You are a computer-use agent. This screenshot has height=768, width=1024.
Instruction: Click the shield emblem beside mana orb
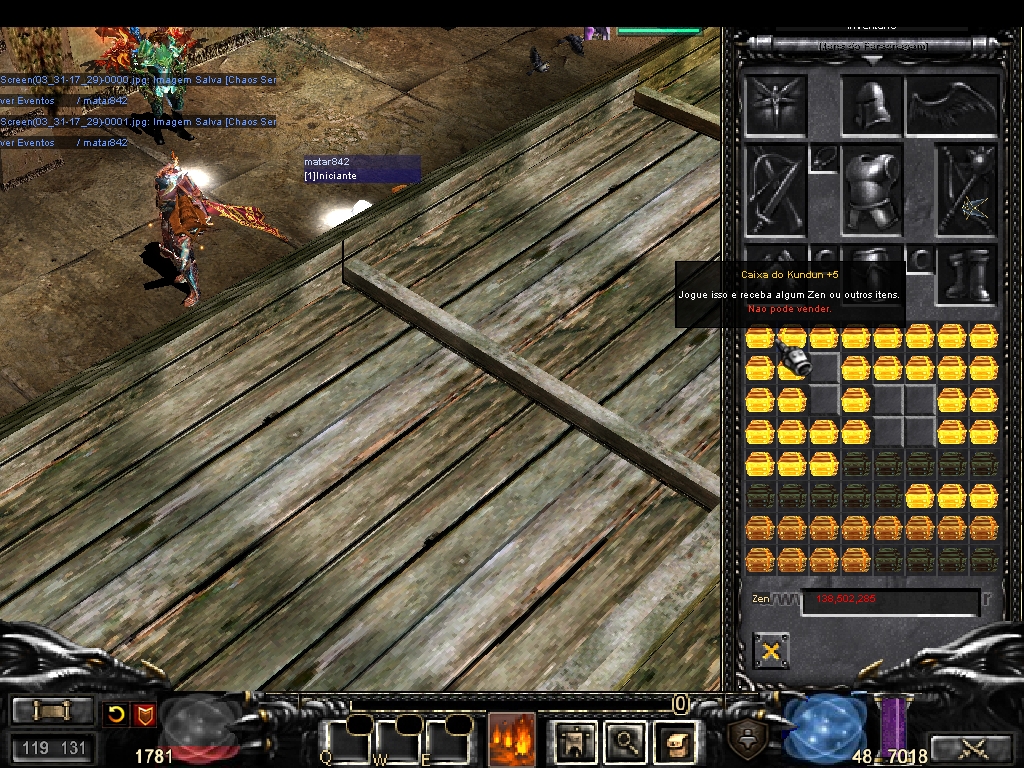(748, 738)
